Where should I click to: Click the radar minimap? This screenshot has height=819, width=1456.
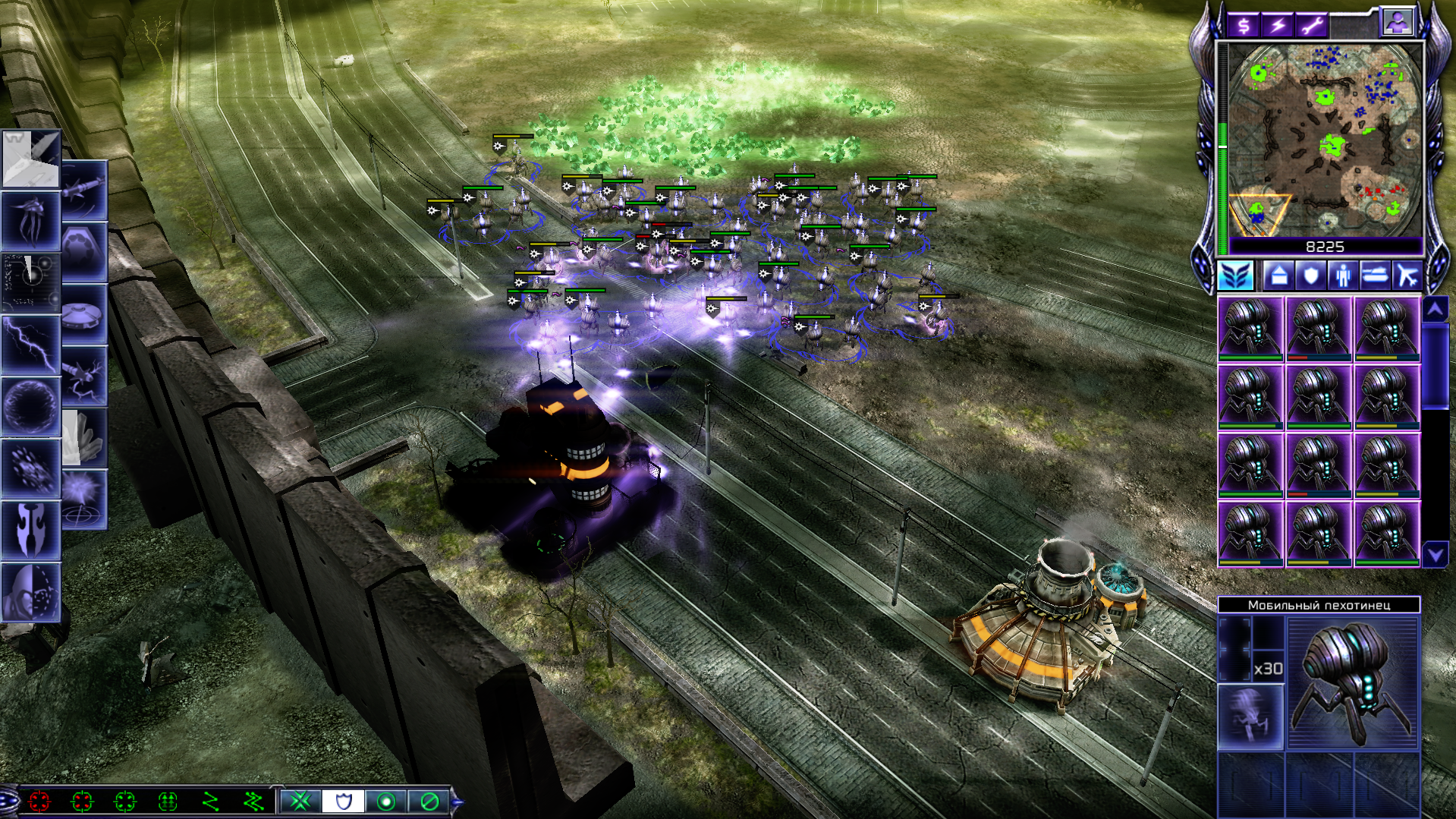(x=1324, y=139)
